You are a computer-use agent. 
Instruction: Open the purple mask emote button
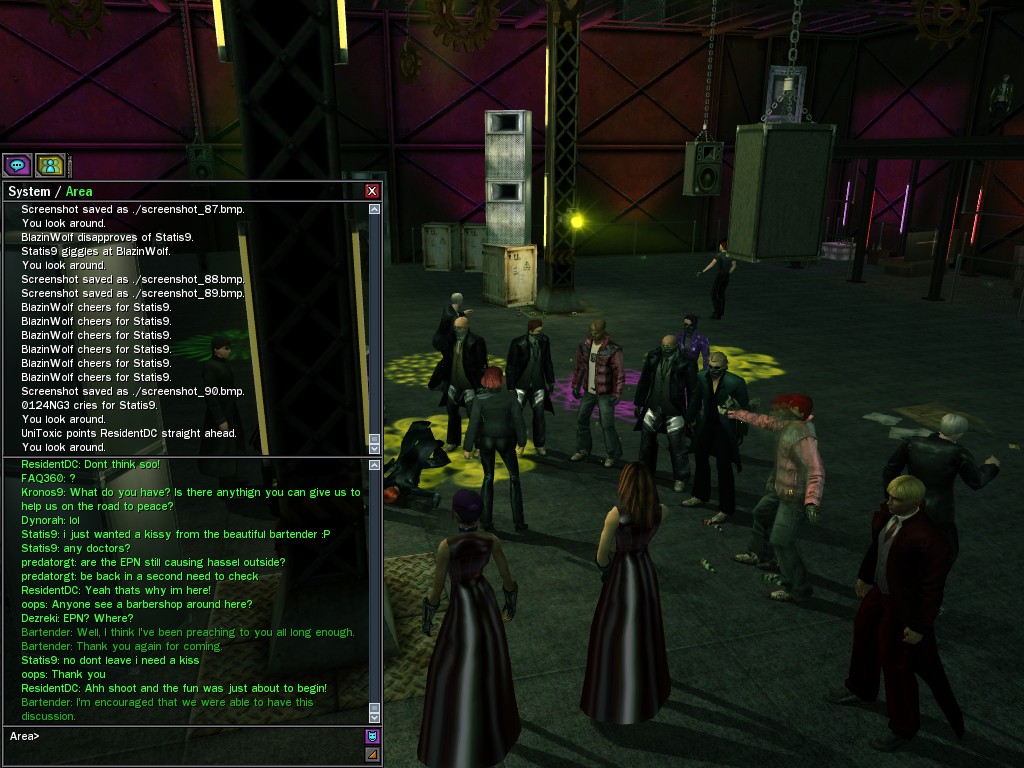372,737
